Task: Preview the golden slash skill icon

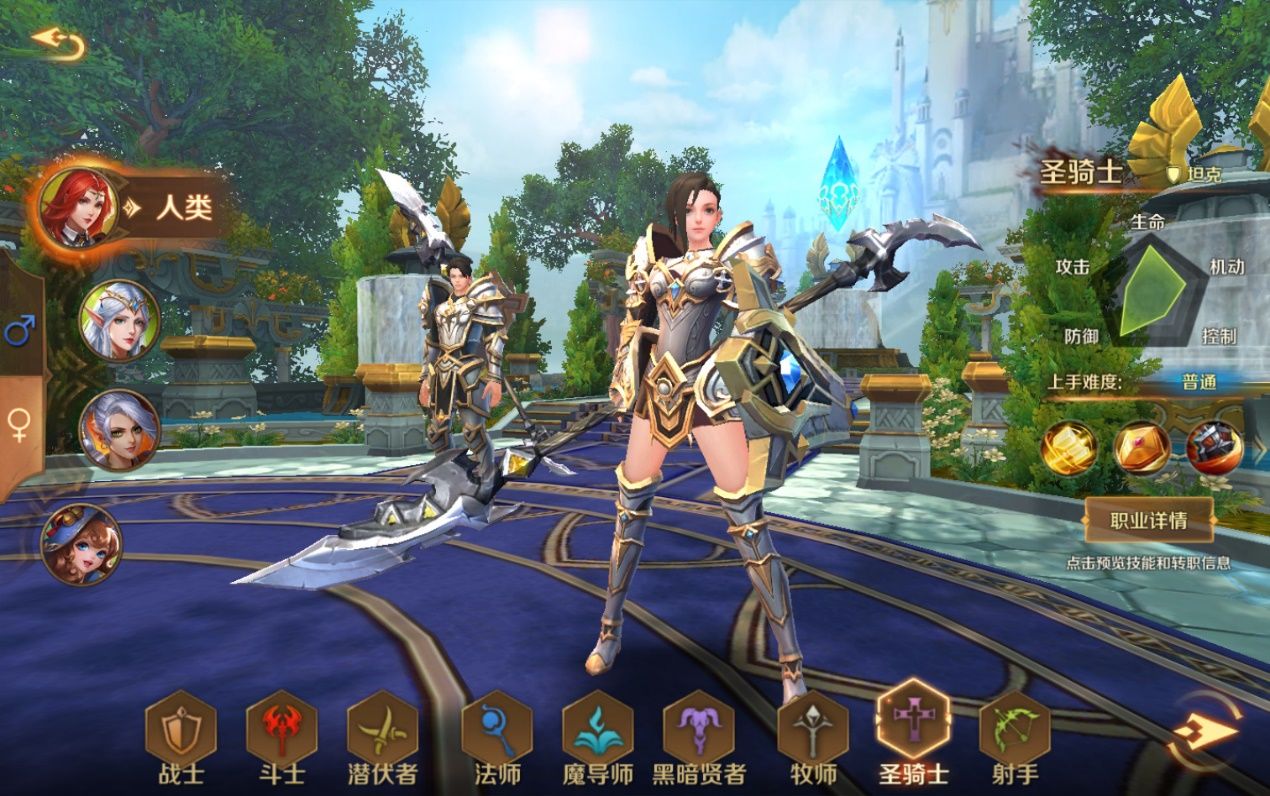Action: pos(1069,447)
